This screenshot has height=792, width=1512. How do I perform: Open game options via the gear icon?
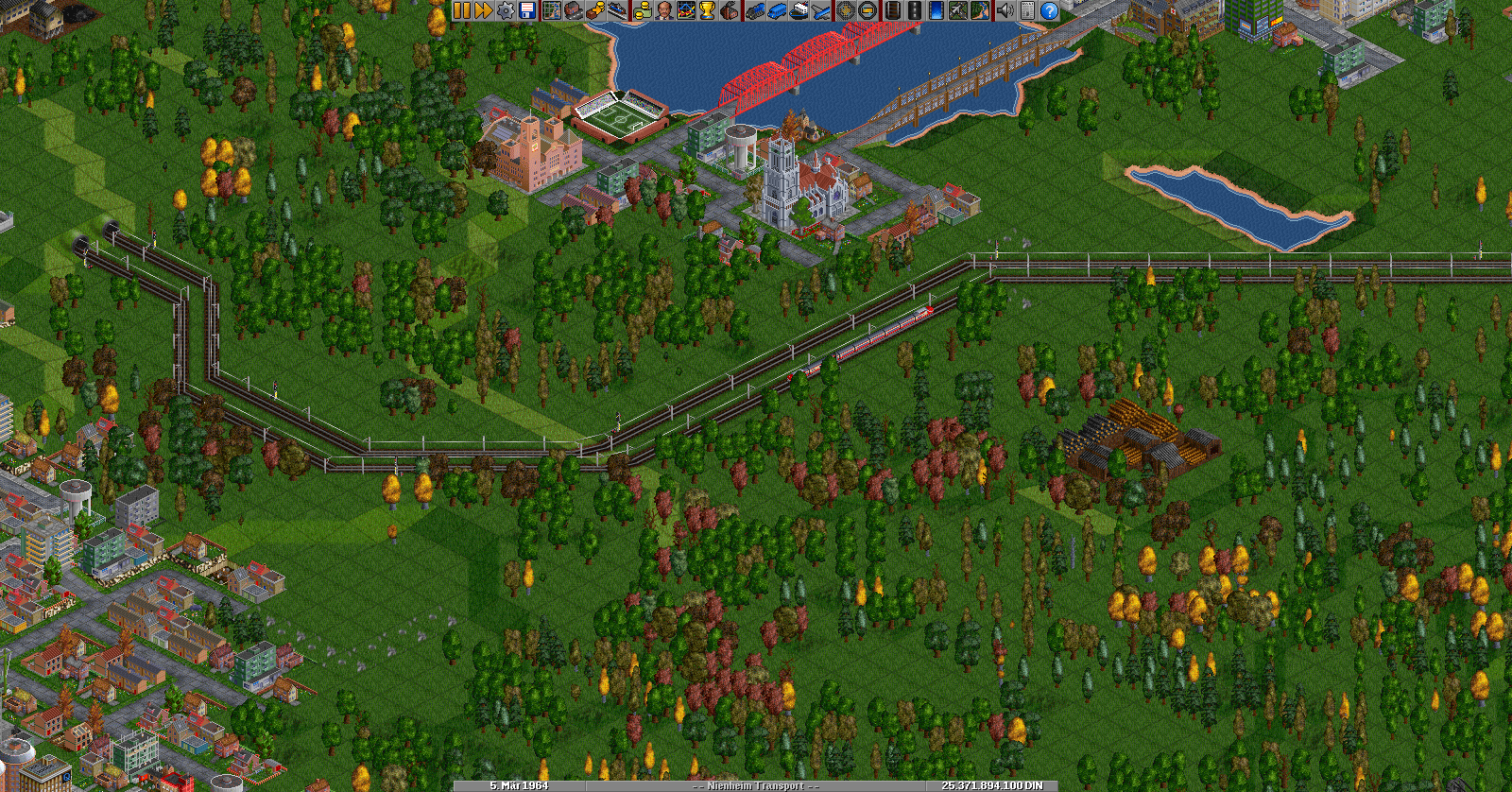pos(506,10)
